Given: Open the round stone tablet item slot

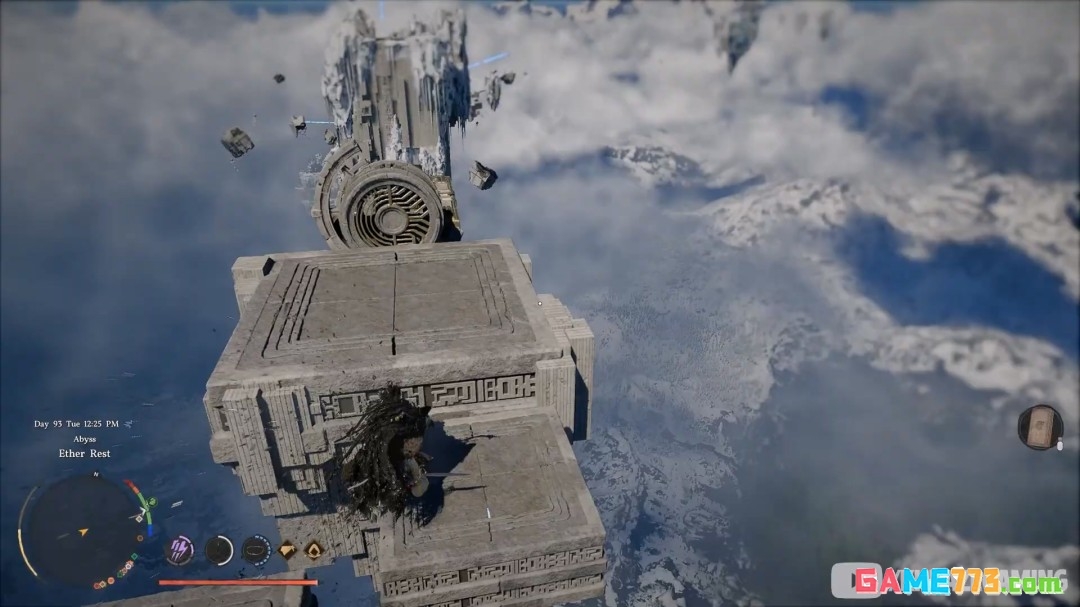Looking at the screenshot, I should (x=1039, y=427).
